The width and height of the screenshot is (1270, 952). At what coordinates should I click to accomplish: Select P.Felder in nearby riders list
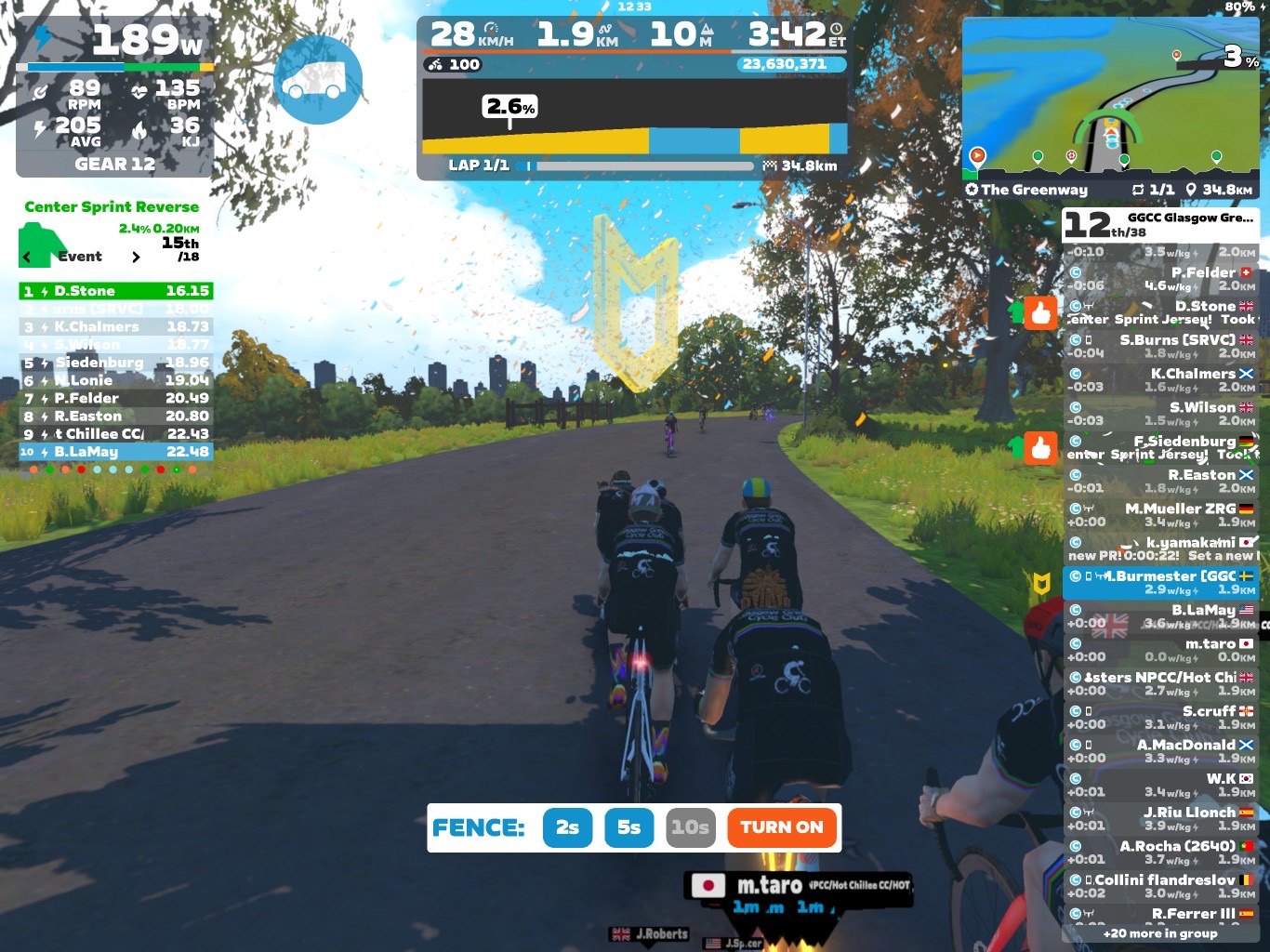(x=1160, y=278)
